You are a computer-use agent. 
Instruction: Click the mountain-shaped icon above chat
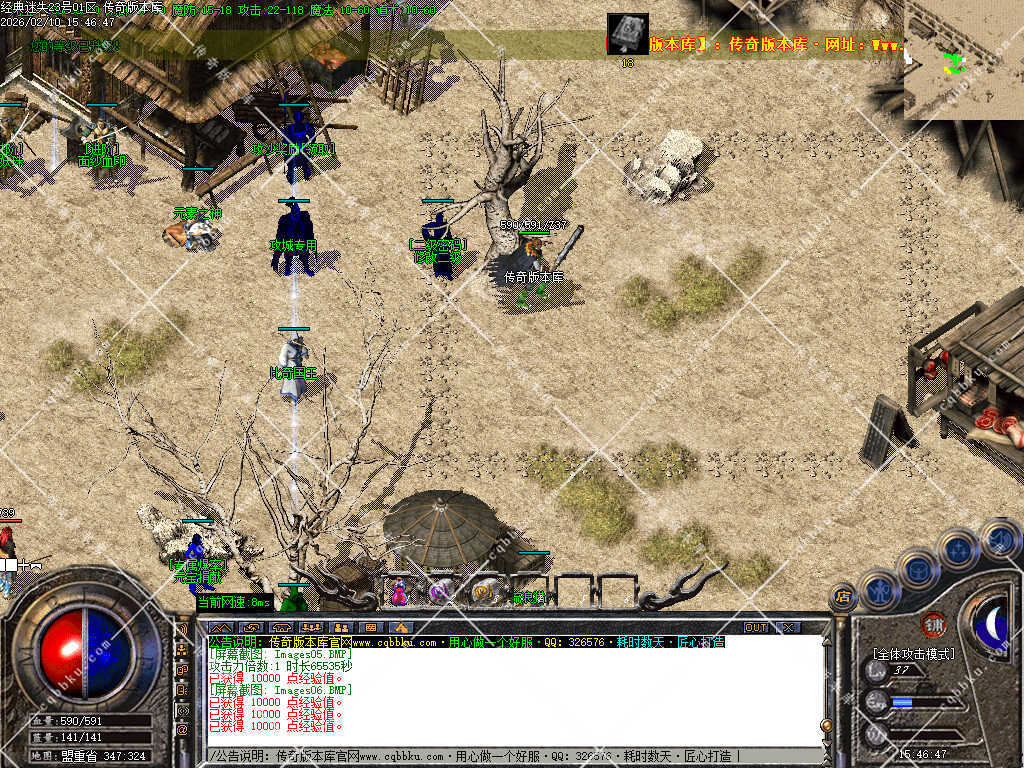(220, 628)
